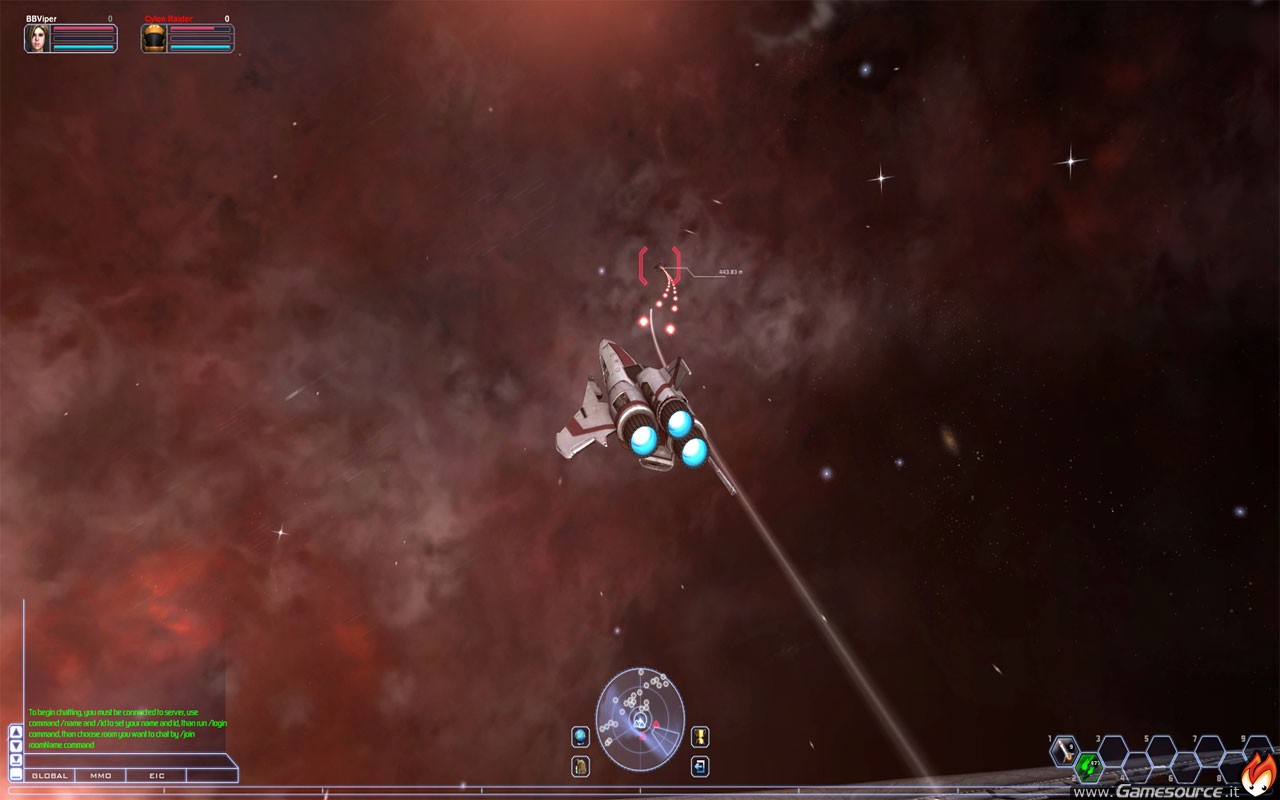Screen dimensions: 1280x800
Task: Open the galaxy map globe icon
Action: [x=580, y=736]
